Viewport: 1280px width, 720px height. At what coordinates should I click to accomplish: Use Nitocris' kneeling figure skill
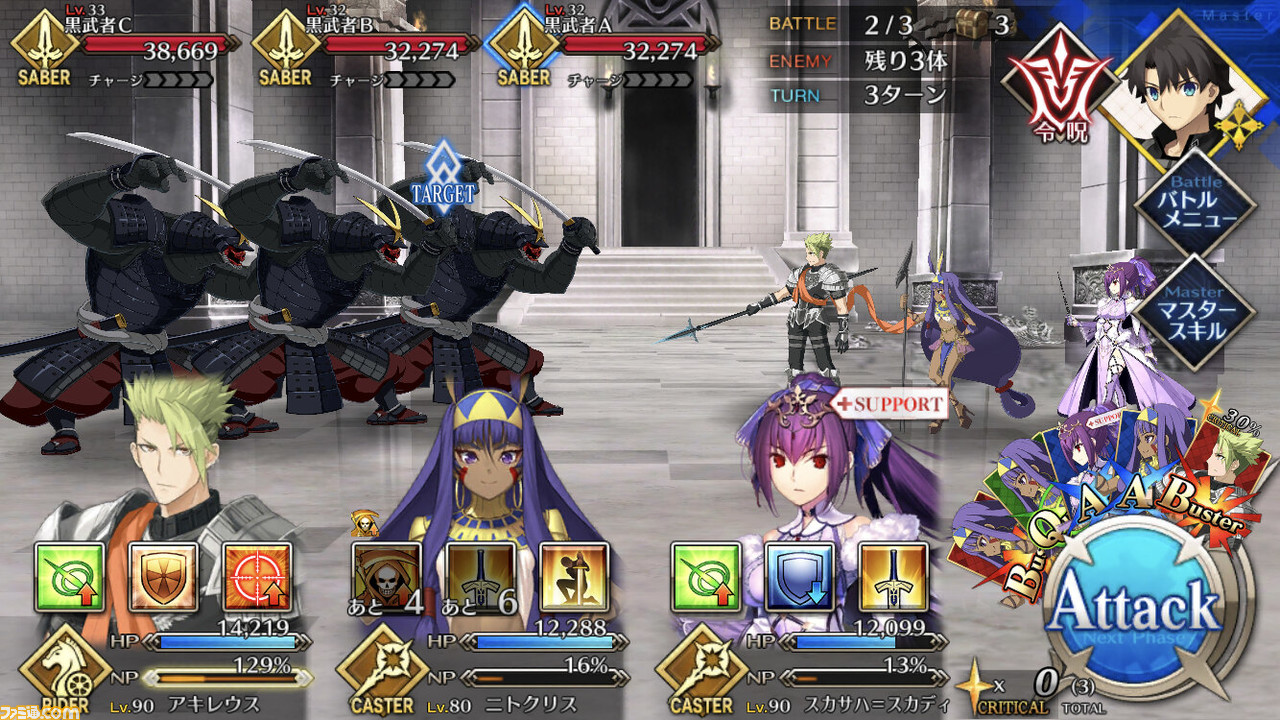[574, 577]
